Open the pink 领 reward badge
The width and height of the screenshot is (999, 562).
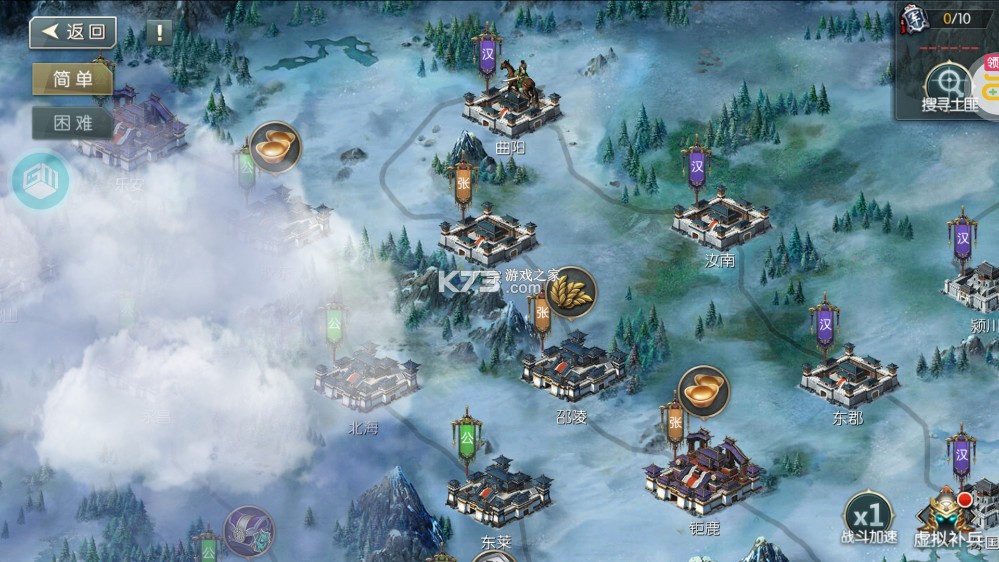[989, 62]
